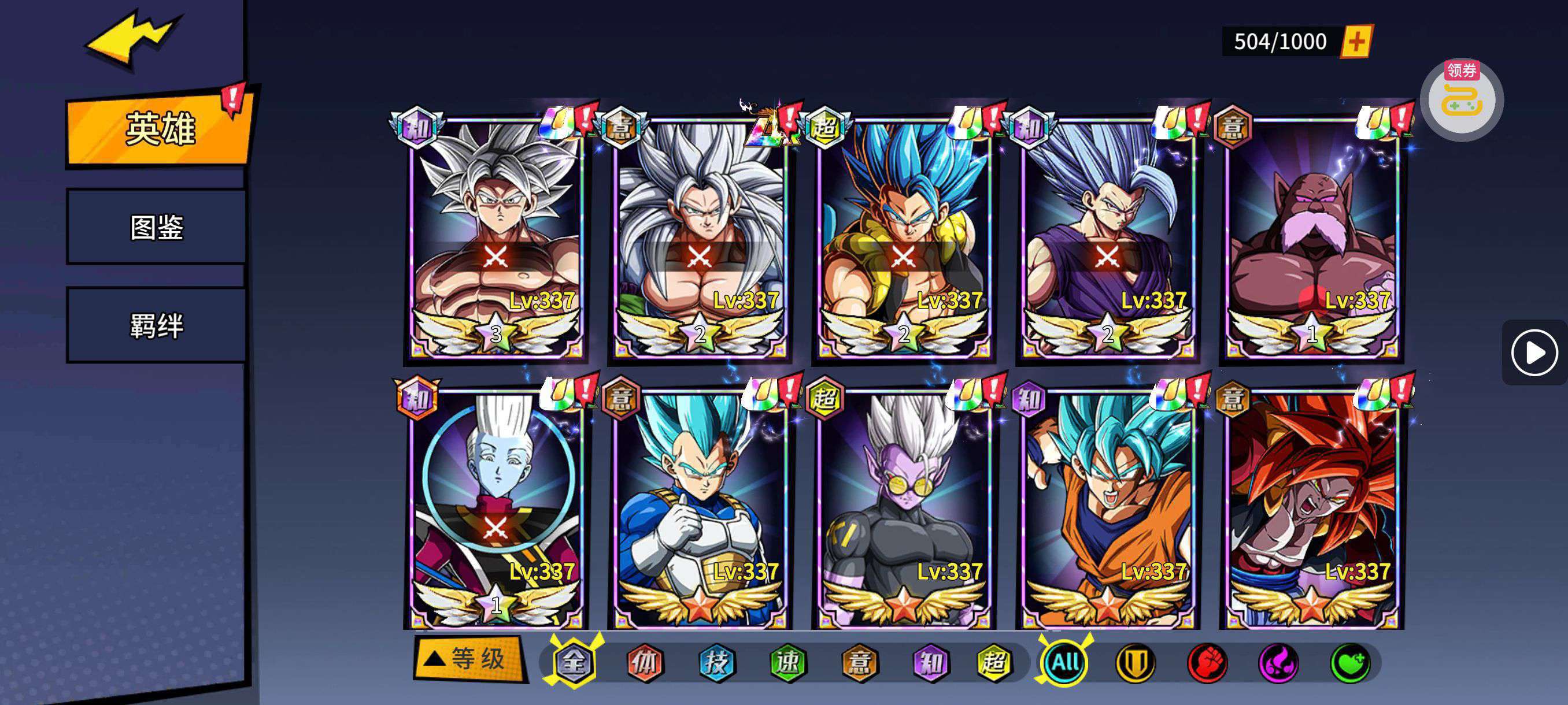The image size is (1568, 705).
Task: Pick the Toppo hero card
Action: pos(1312,238)
